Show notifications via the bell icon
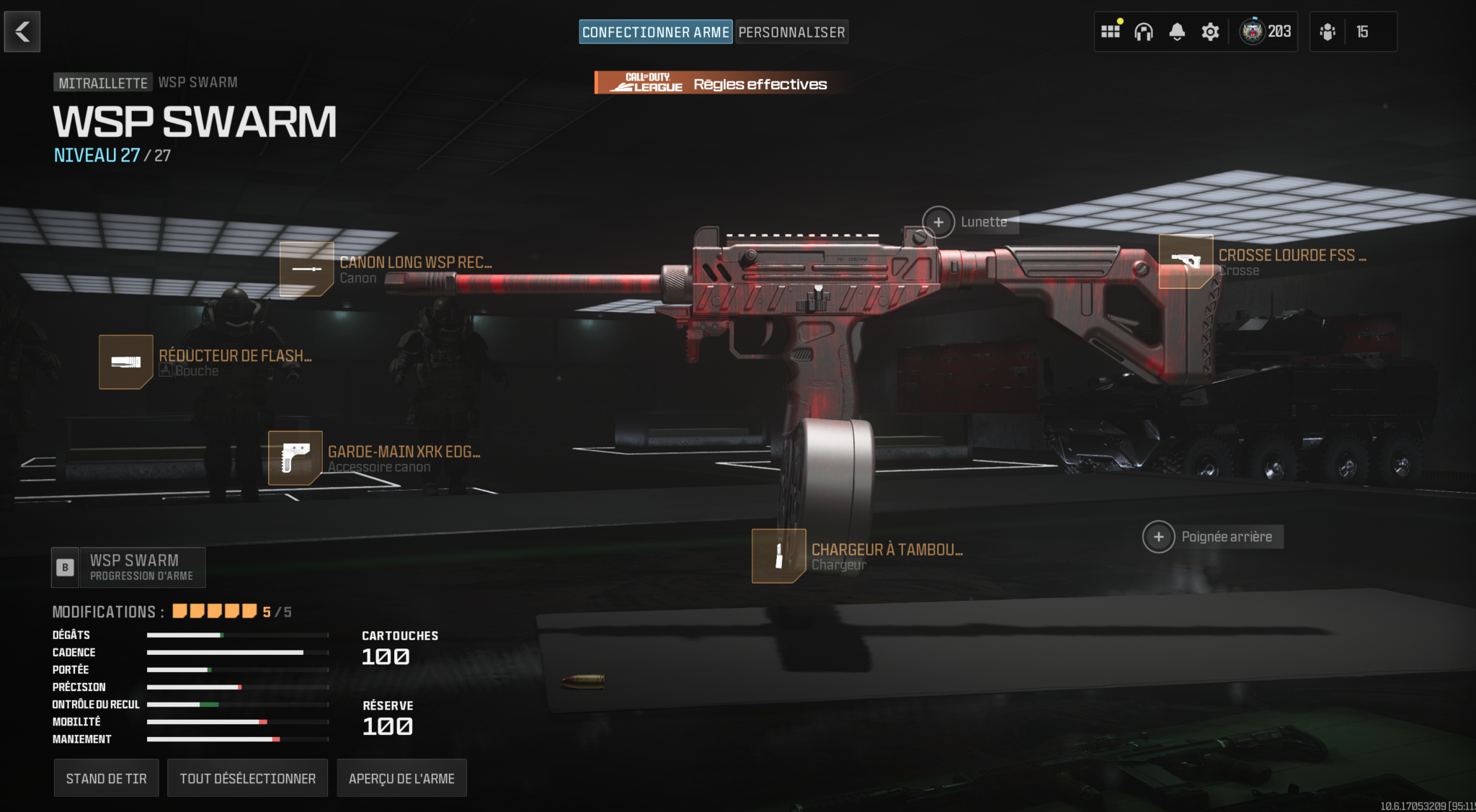The height and width of the screenshot is (812, 1476). [x=1177, y=32]
